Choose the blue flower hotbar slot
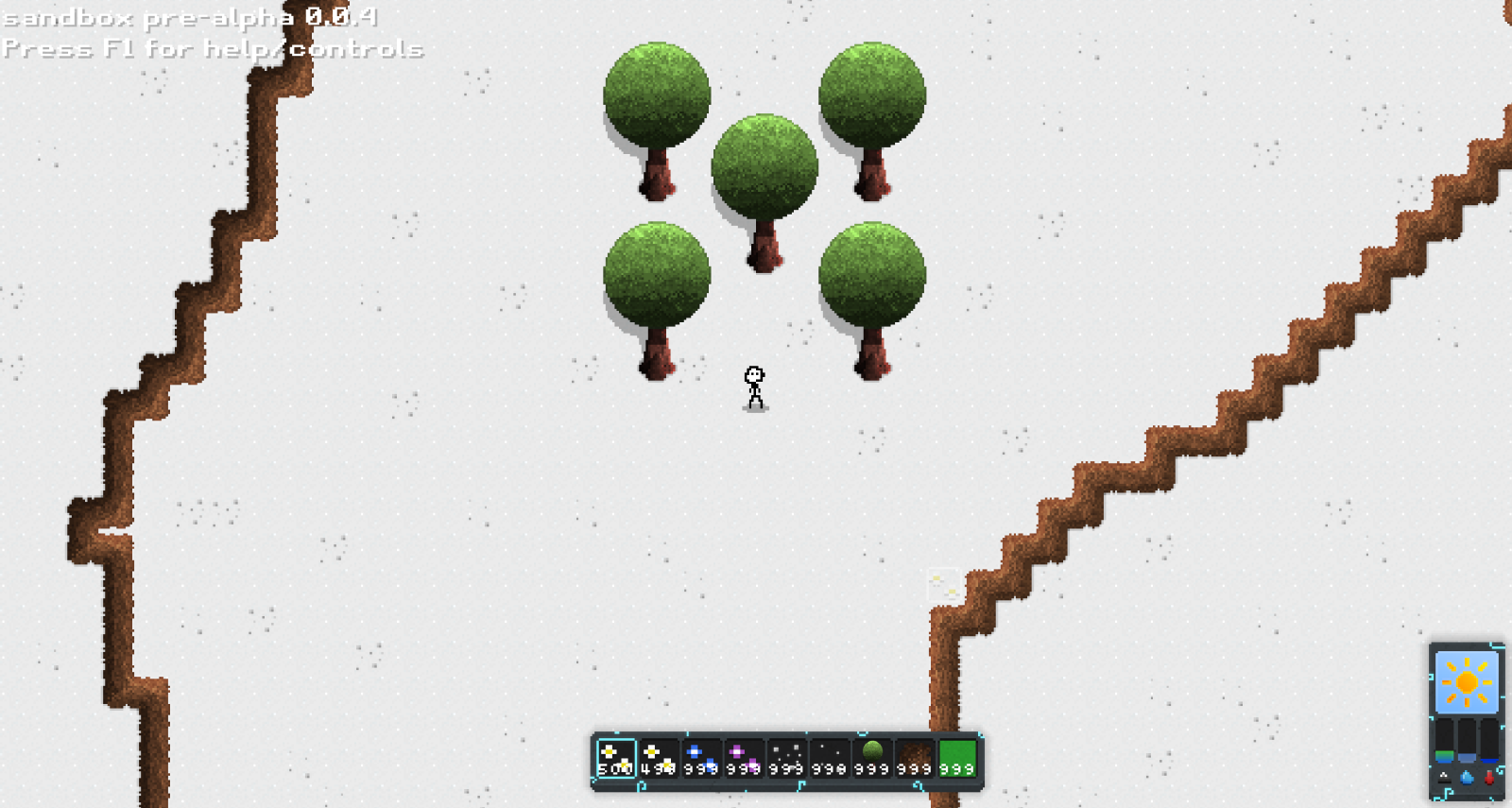 tap(701, 758)
